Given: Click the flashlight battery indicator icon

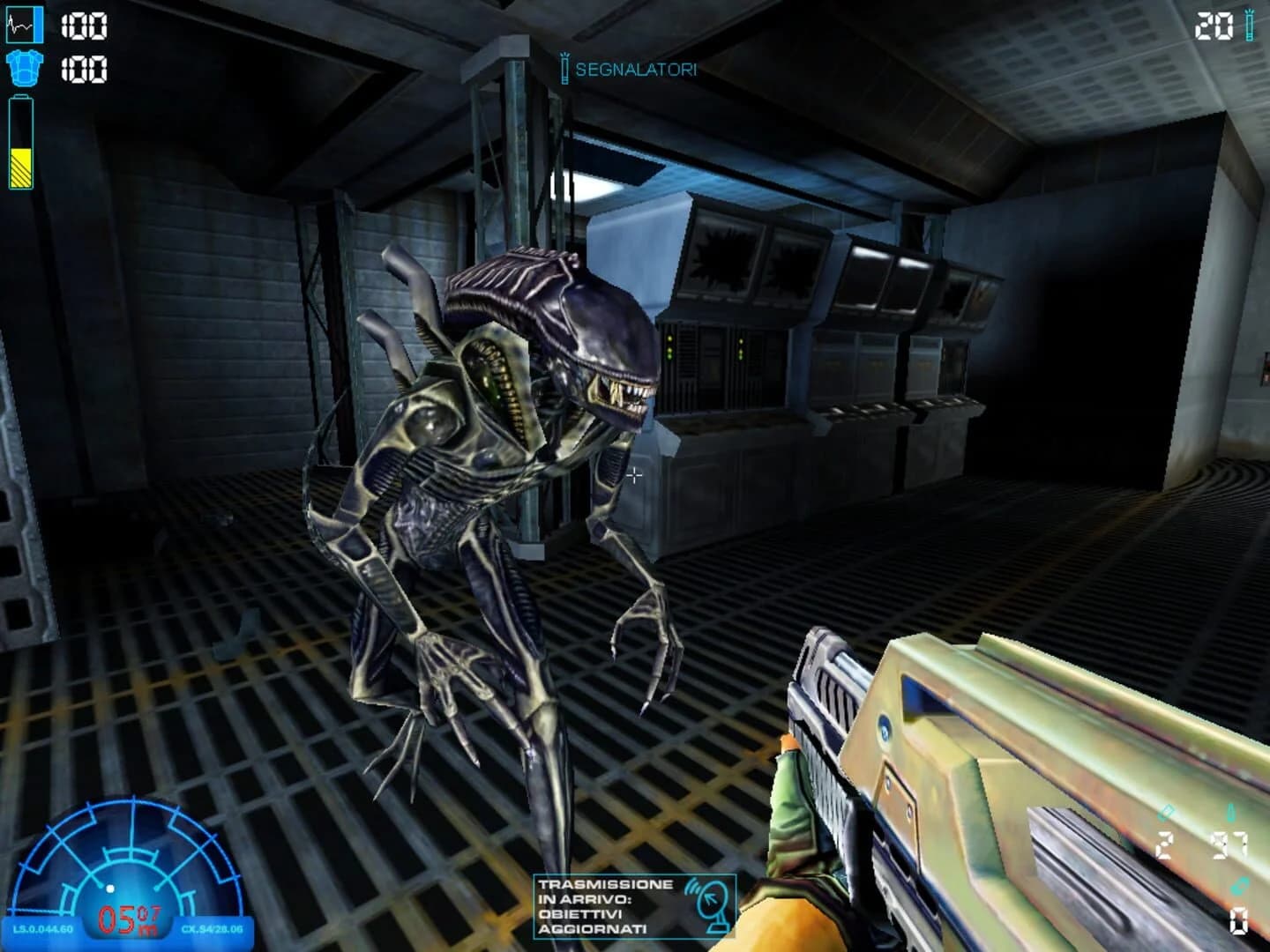Looking at the screenshot, I should 20,141.
